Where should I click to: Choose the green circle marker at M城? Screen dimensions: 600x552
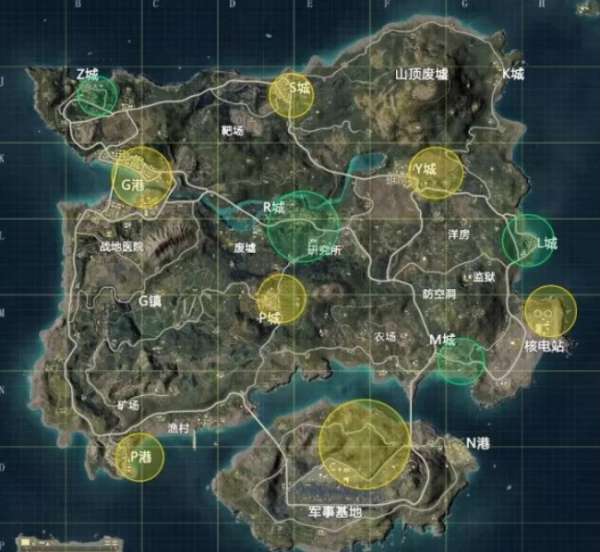tap(461, 360)
